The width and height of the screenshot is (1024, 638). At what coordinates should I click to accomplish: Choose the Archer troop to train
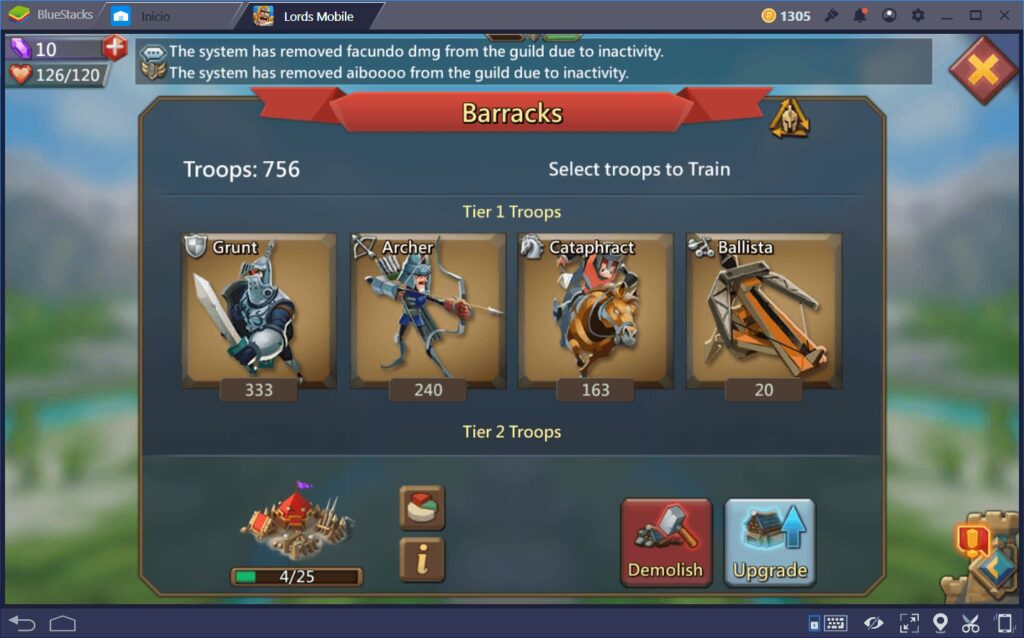[427, 311]
